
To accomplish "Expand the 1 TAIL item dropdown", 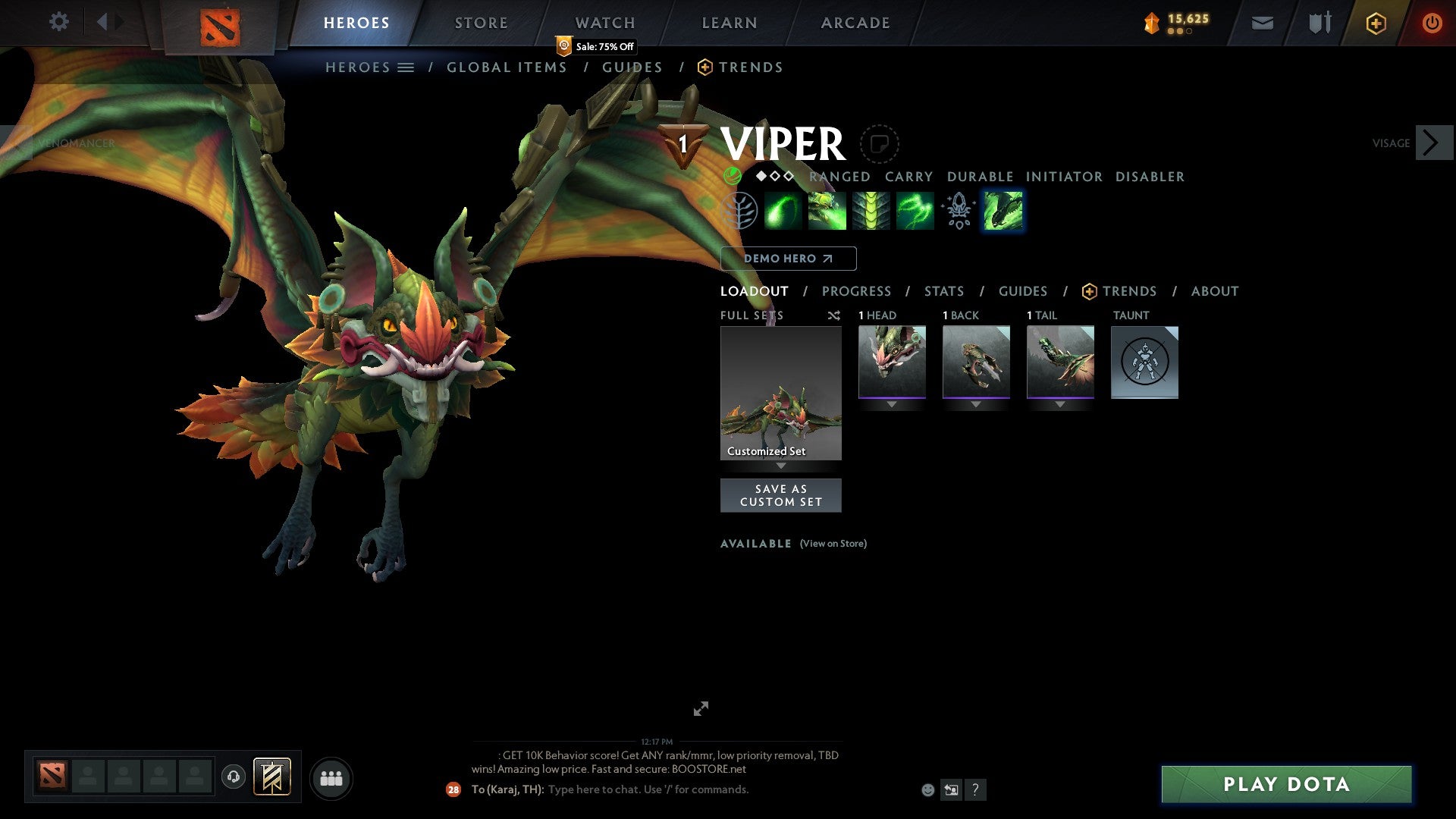I will (1060, 403).
